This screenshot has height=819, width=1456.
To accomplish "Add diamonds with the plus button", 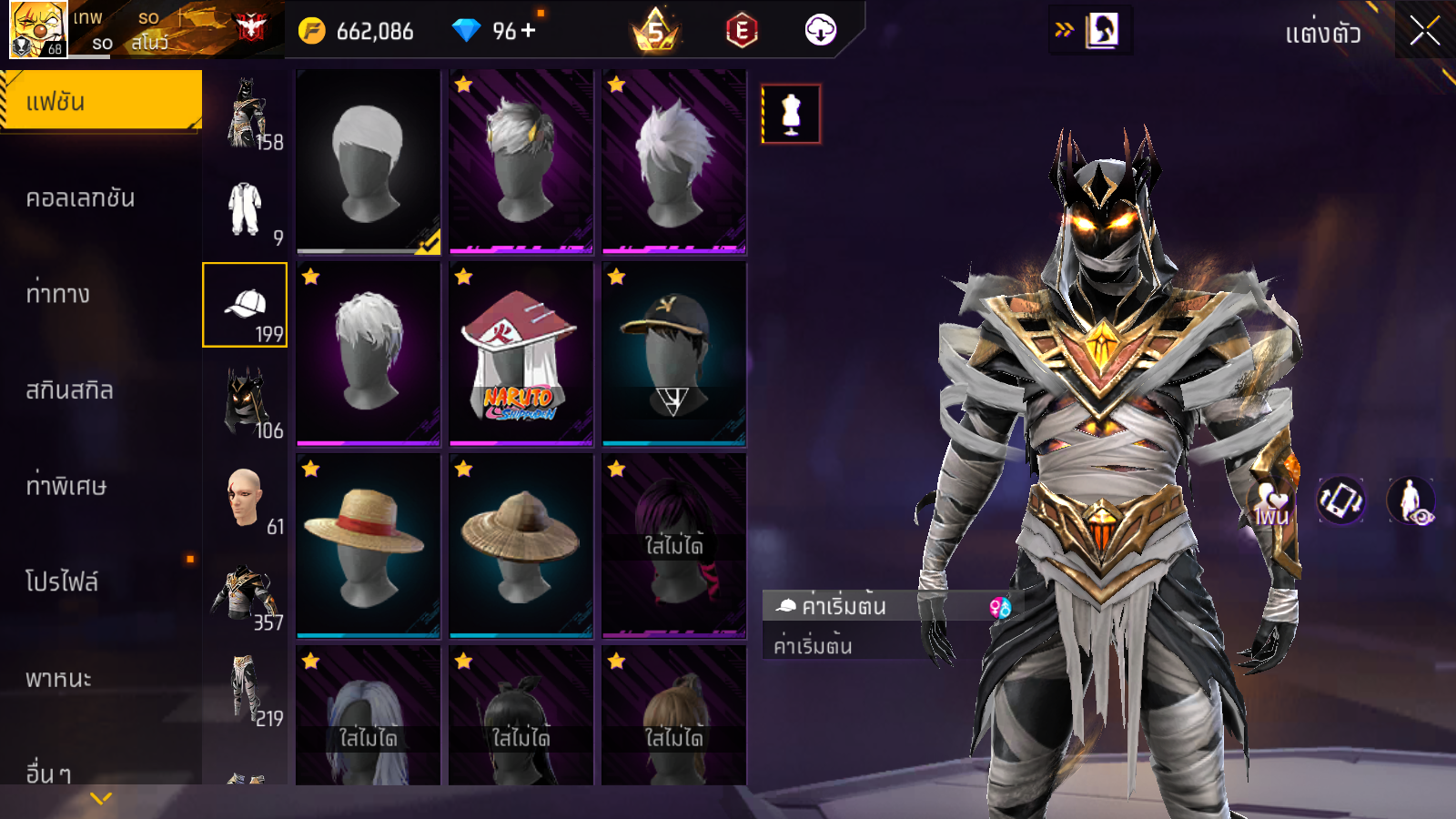I will coord(529,31).
